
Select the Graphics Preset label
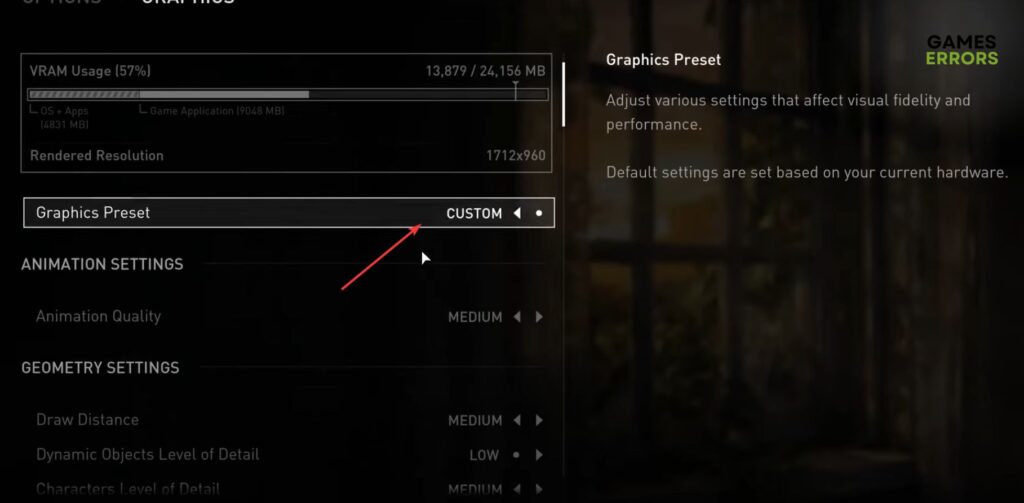(93, 213)
